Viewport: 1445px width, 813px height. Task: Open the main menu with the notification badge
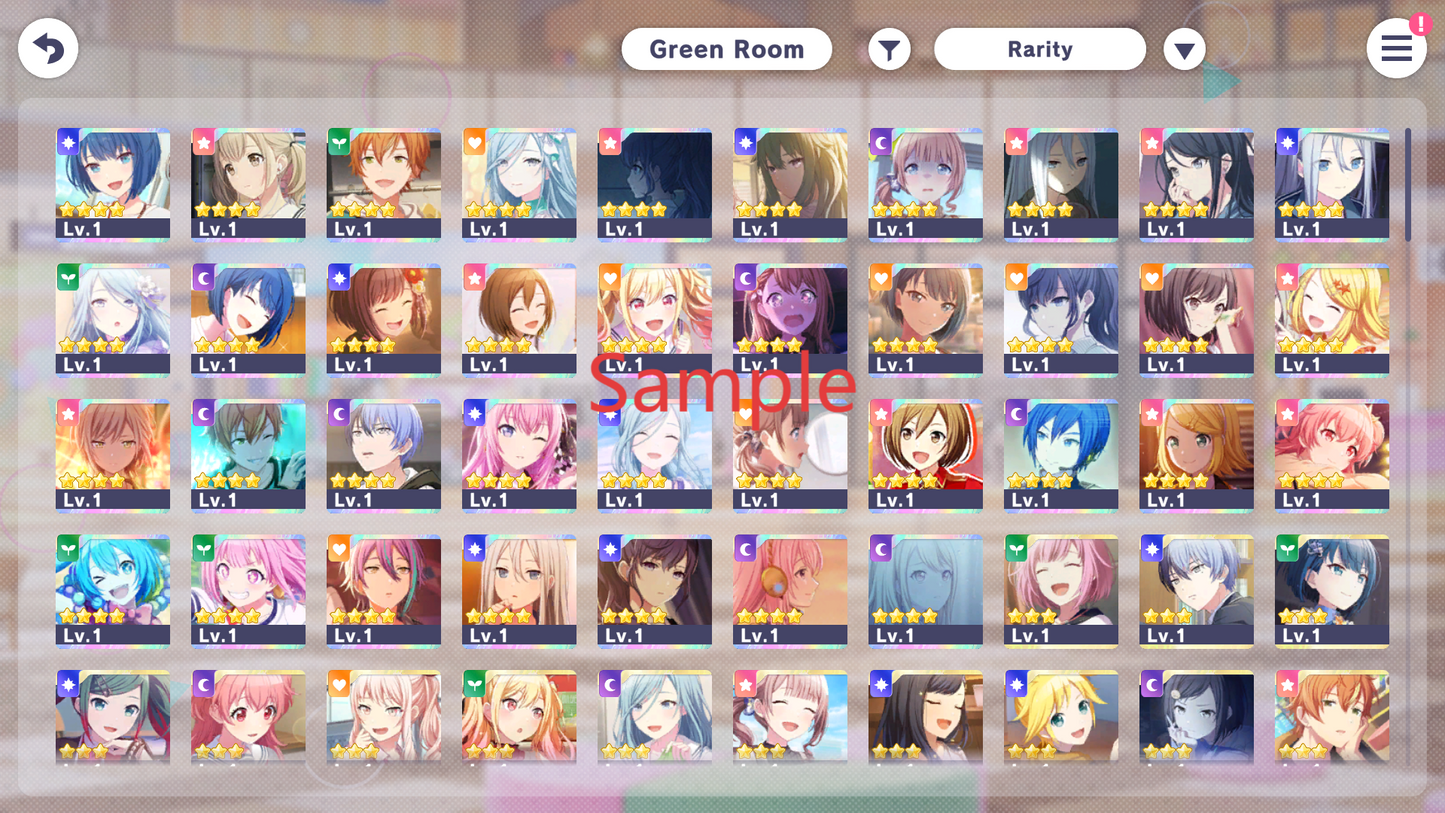1396,48
